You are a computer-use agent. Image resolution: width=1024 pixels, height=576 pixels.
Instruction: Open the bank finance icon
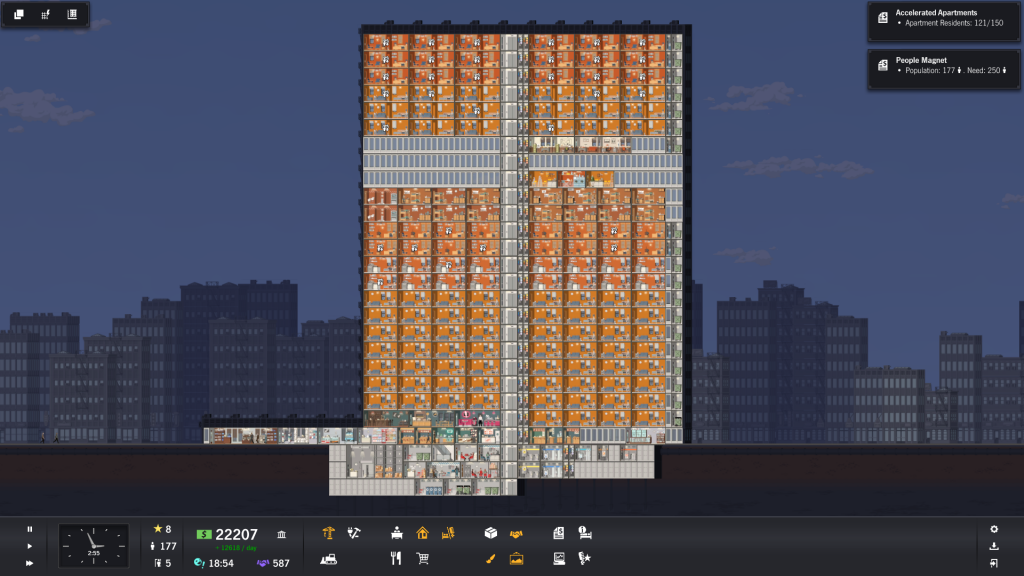click(x=281, y=535)
